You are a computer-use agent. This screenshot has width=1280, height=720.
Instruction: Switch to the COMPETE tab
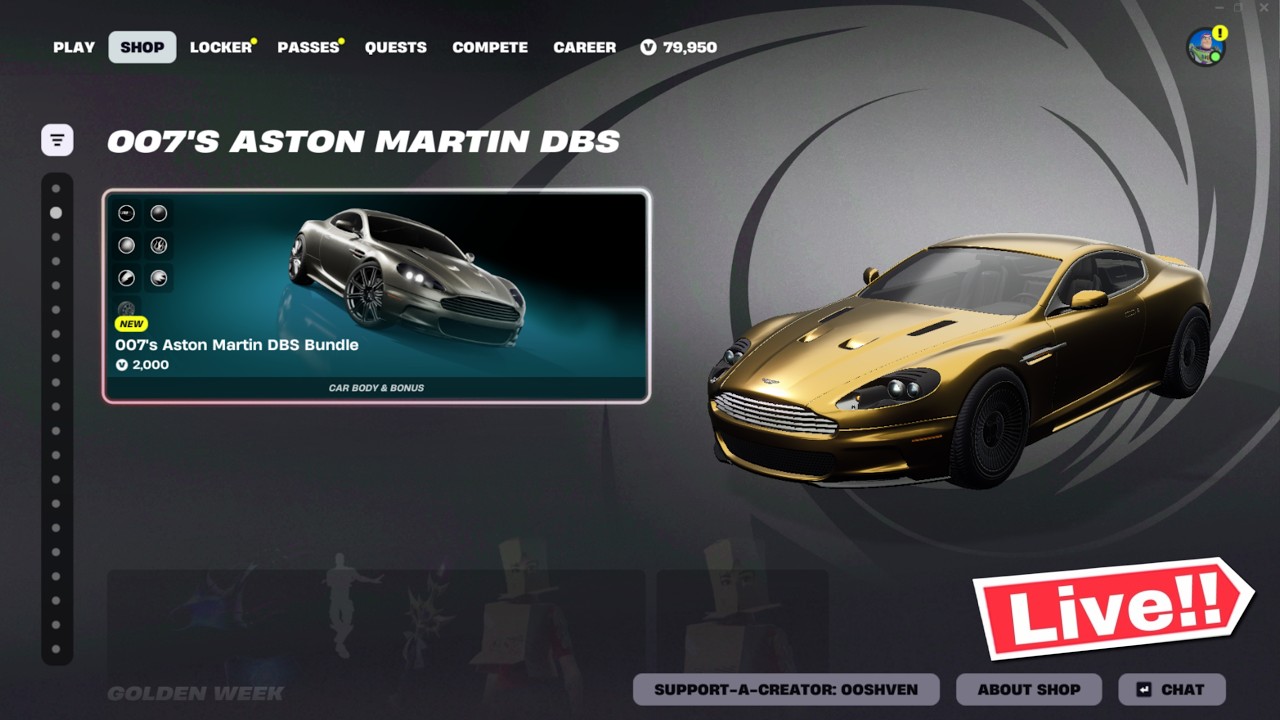(490, 47)
